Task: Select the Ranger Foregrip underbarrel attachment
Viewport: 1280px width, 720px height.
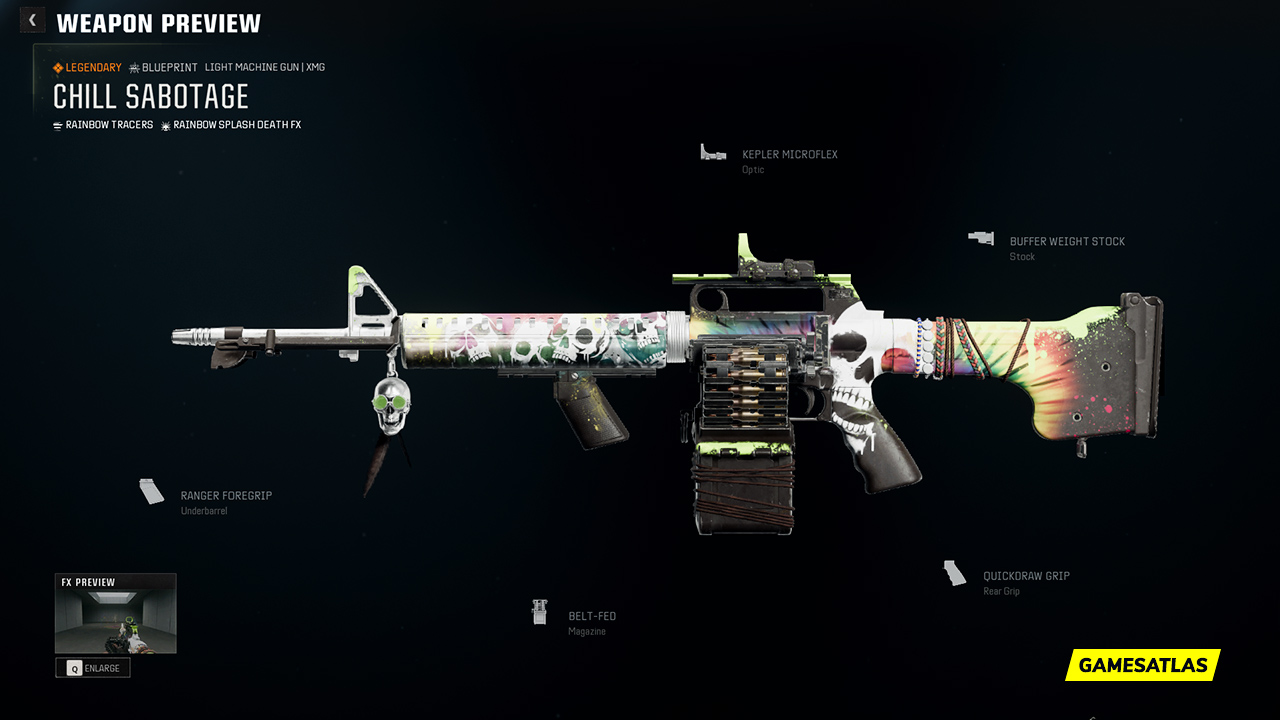Action: [x=225, y=496]
